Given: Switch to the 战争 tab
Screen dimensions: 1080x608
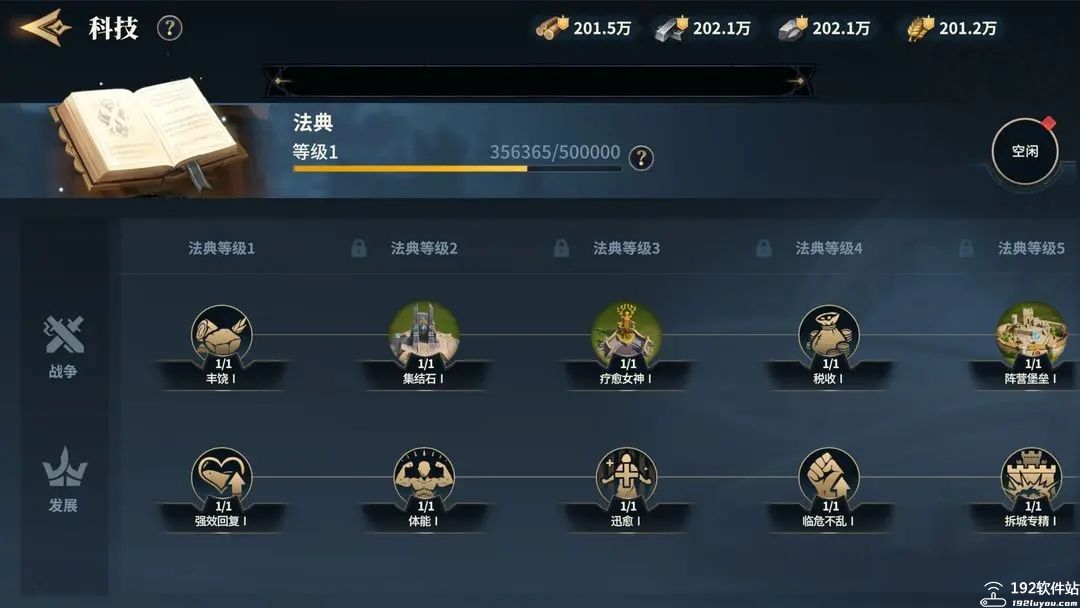Looking at the screenshot, I should [x=63, y=346].
